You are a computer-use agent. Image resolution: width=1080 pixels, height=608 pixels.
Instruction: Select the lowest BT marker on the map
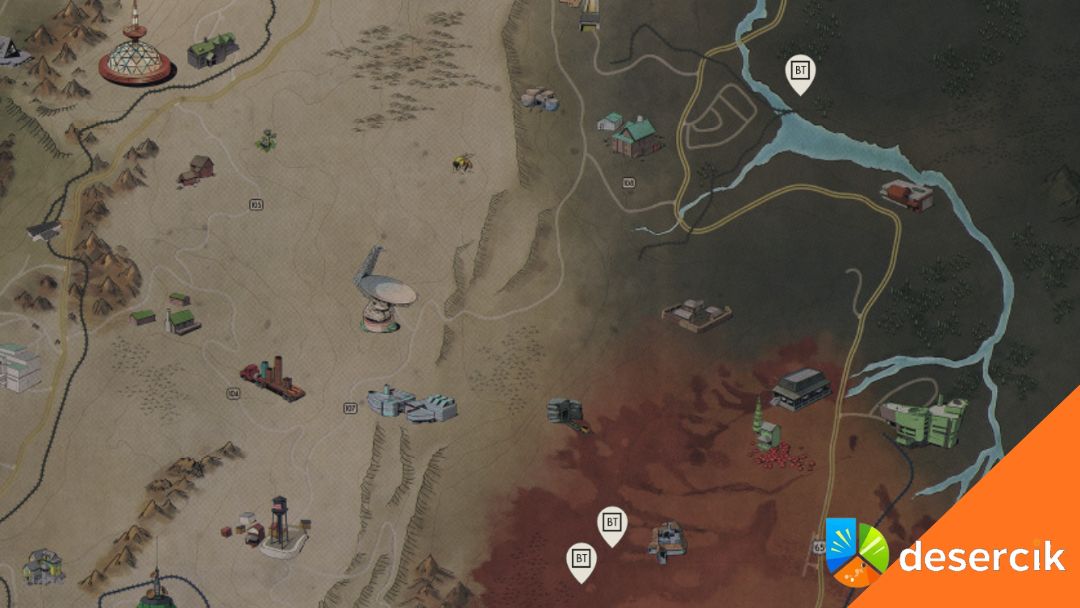coord(580,561)
